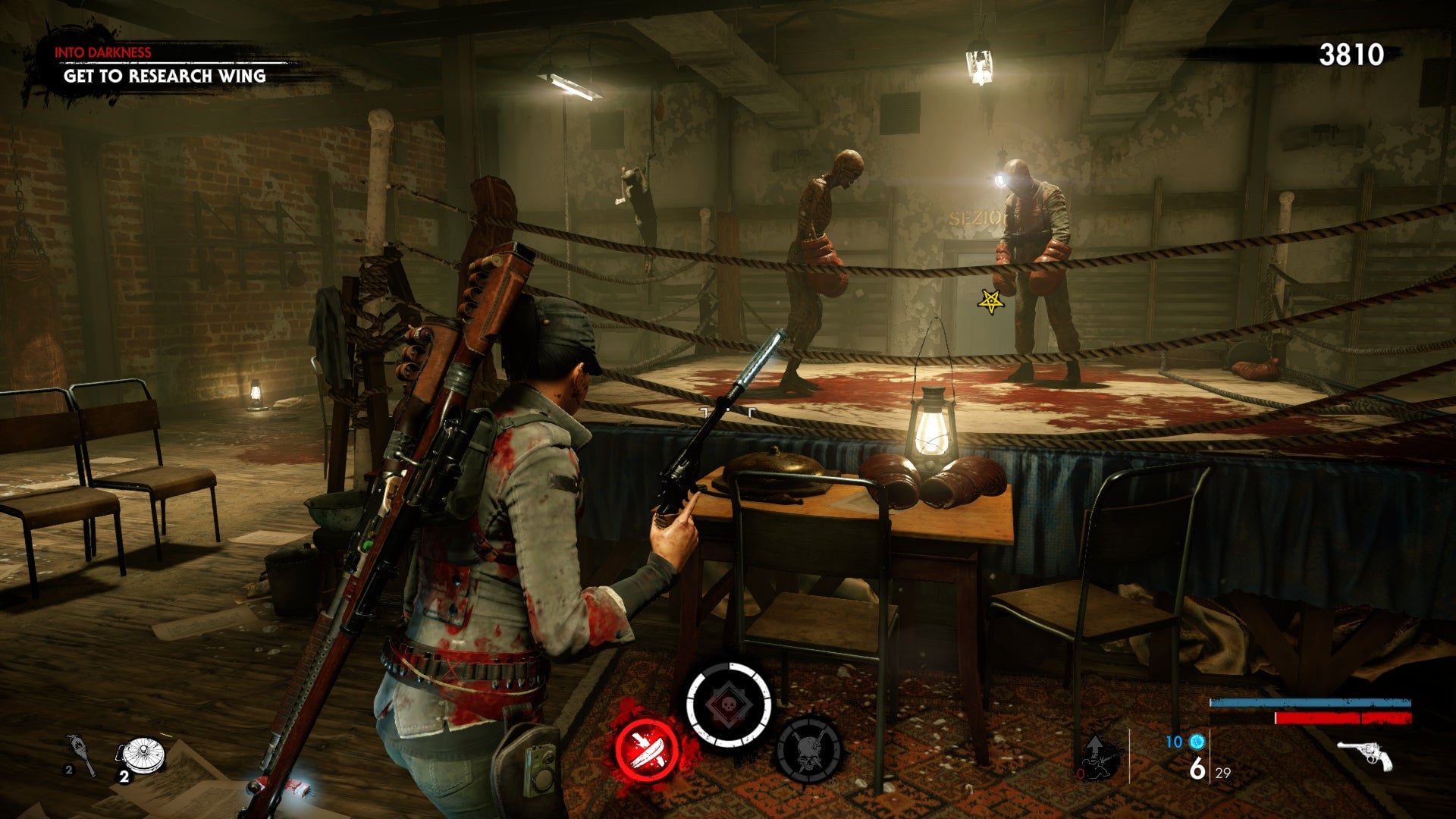Screen dimensions: 1456x819
Task: Click the grey arrow revive icon
Action: (x=1097, y=756)
